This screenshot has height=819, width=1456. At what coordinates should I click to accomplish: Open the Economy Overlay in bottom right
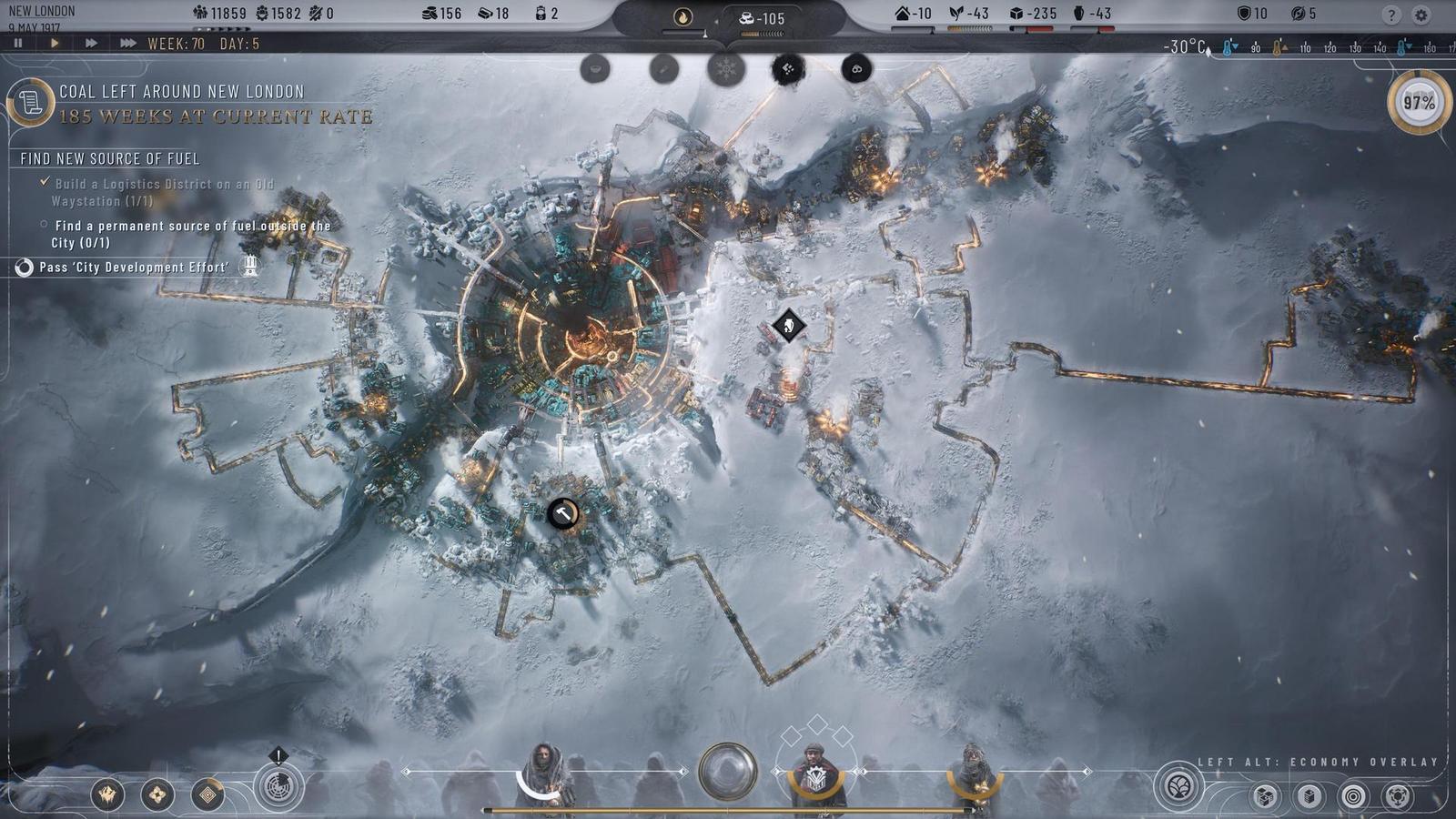[1178, 788]
